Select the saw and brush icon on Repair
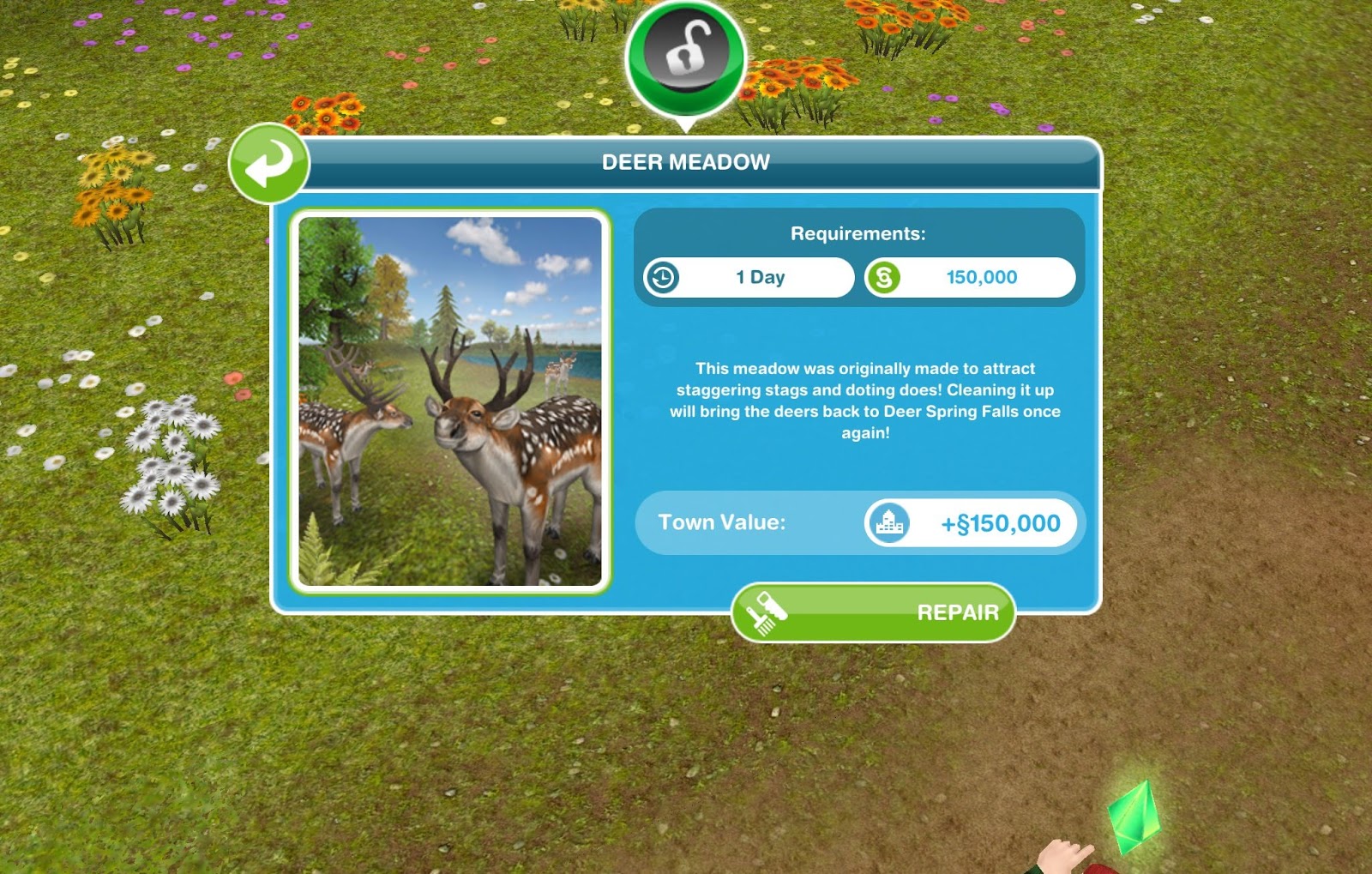Viewport: 1372px width, 874px height. (769, 610)
